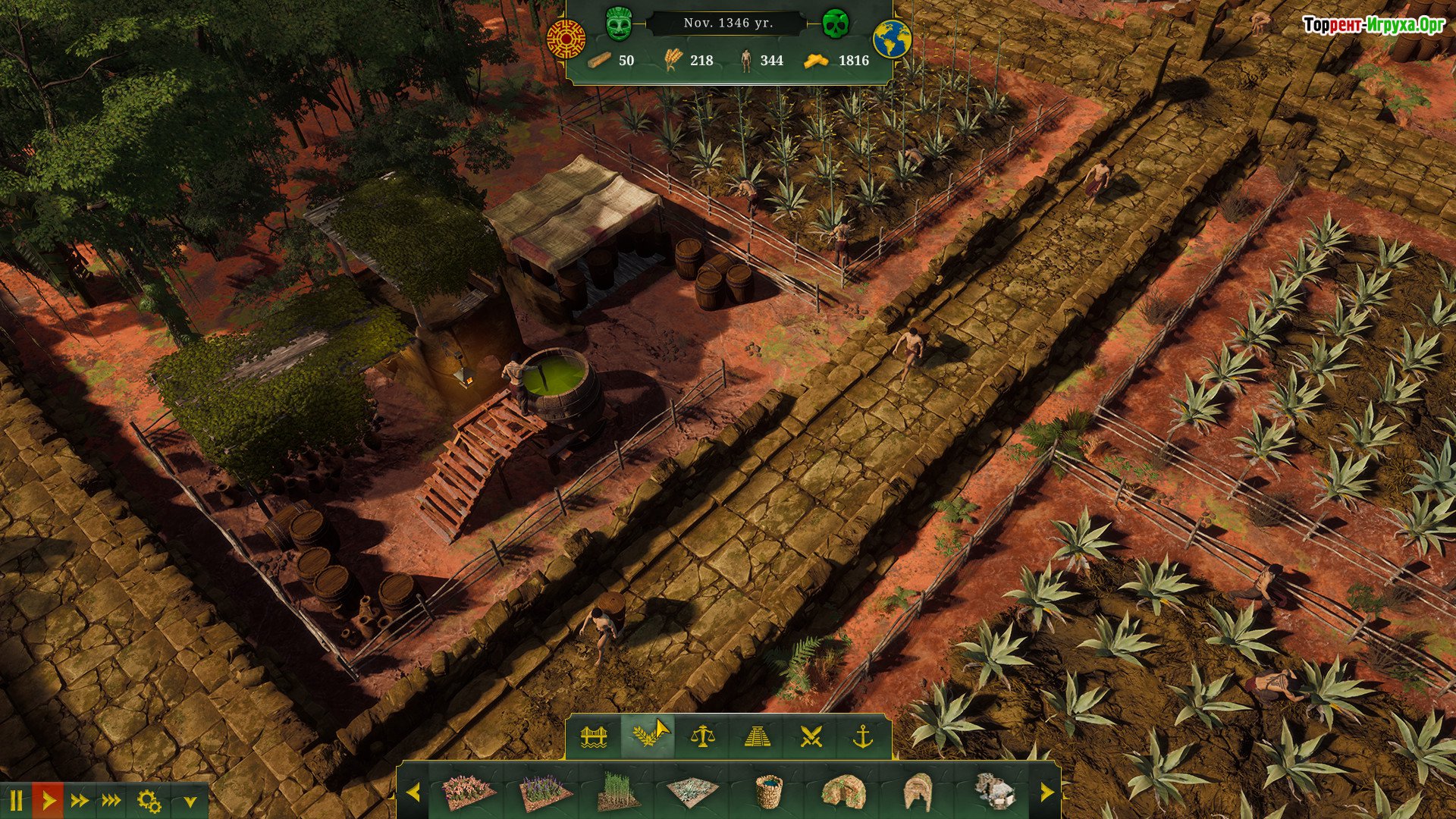Pause the game

tap(16, 800)
